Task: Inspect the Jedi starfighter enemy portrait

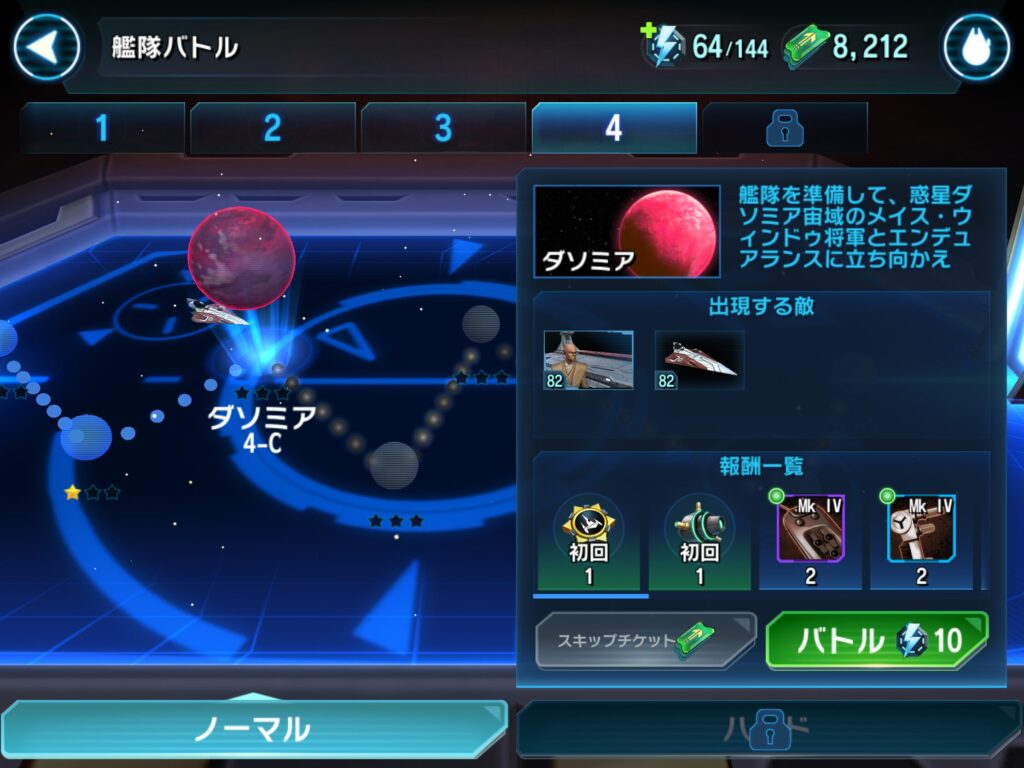Action: point(699,360)
